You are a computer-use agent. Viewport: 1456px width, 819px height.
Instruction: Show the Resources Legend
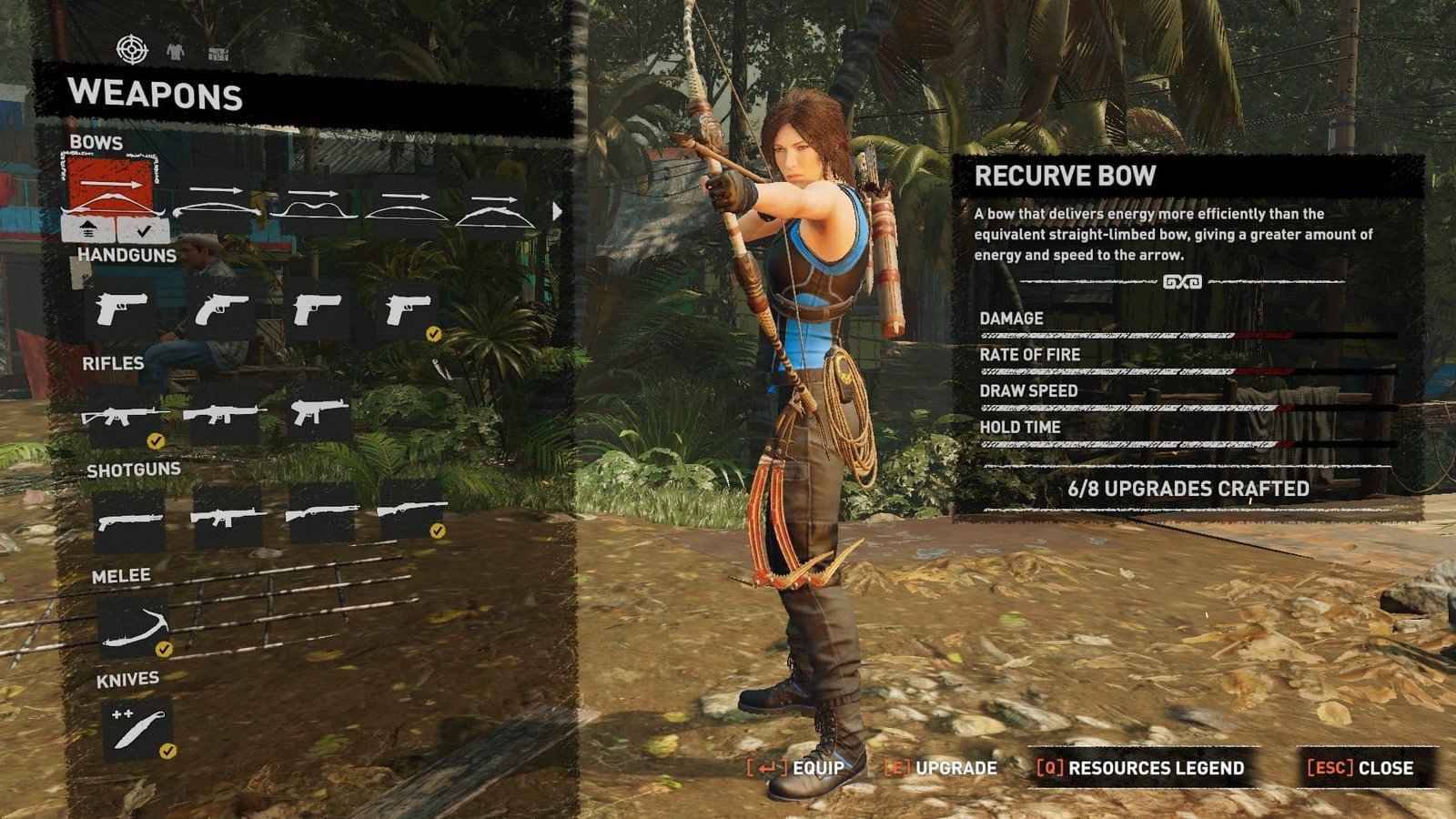[x=1141, y=768]
